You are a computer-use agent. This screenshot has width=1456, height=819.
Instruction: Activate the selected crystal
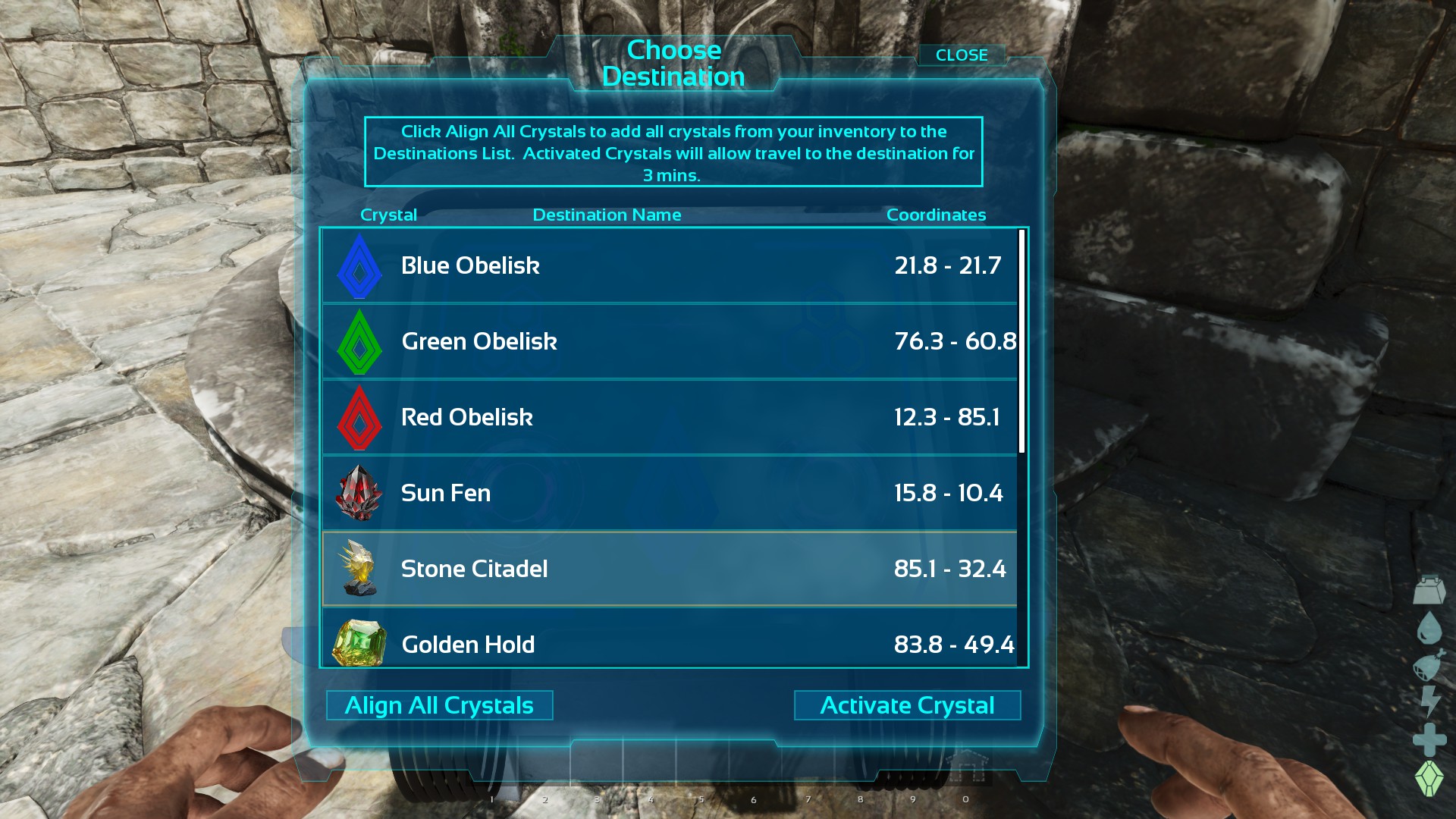coord(907,705)
